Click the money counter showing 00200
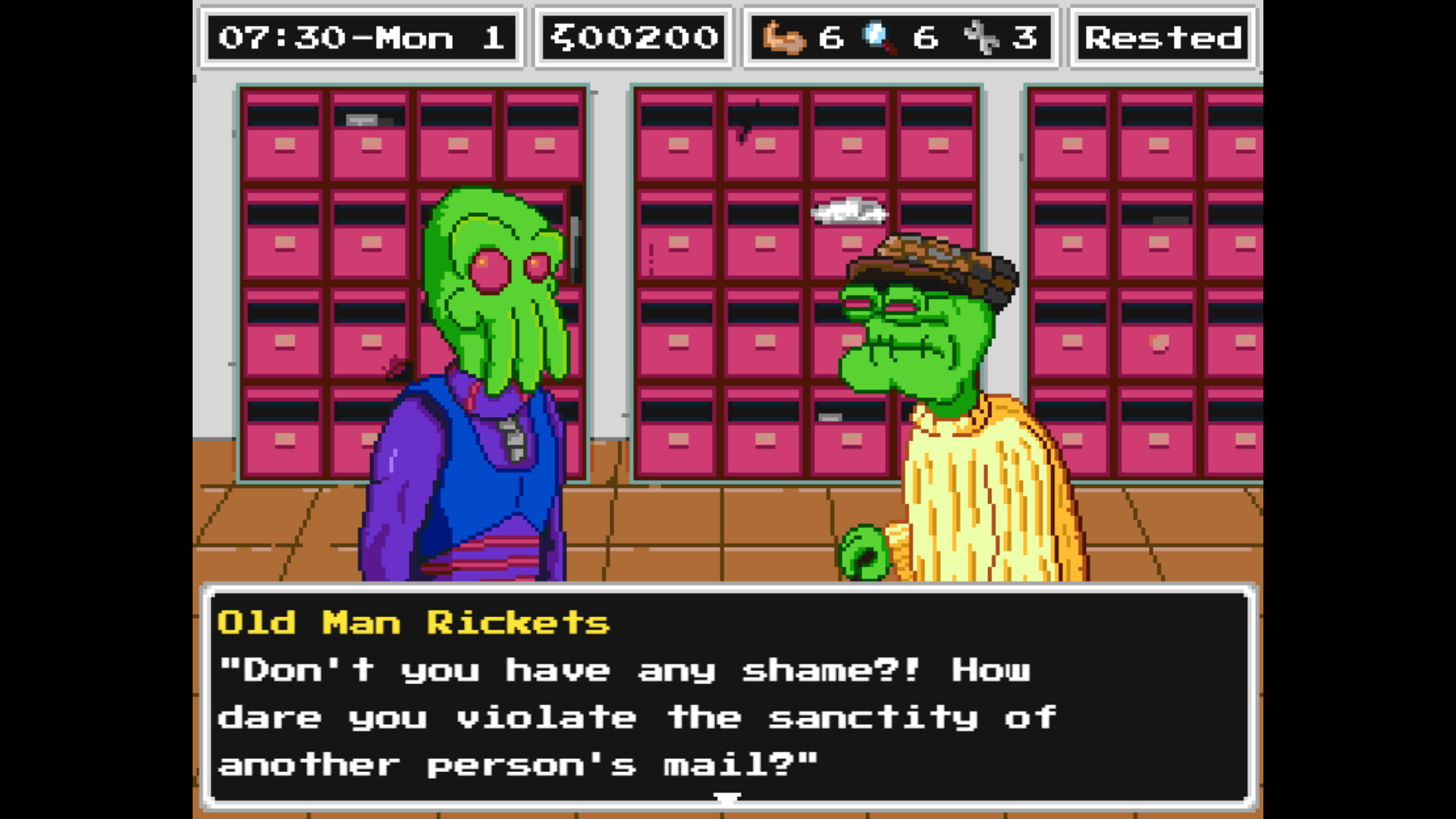Screen dimensions: 1456x819 (633, 37)
